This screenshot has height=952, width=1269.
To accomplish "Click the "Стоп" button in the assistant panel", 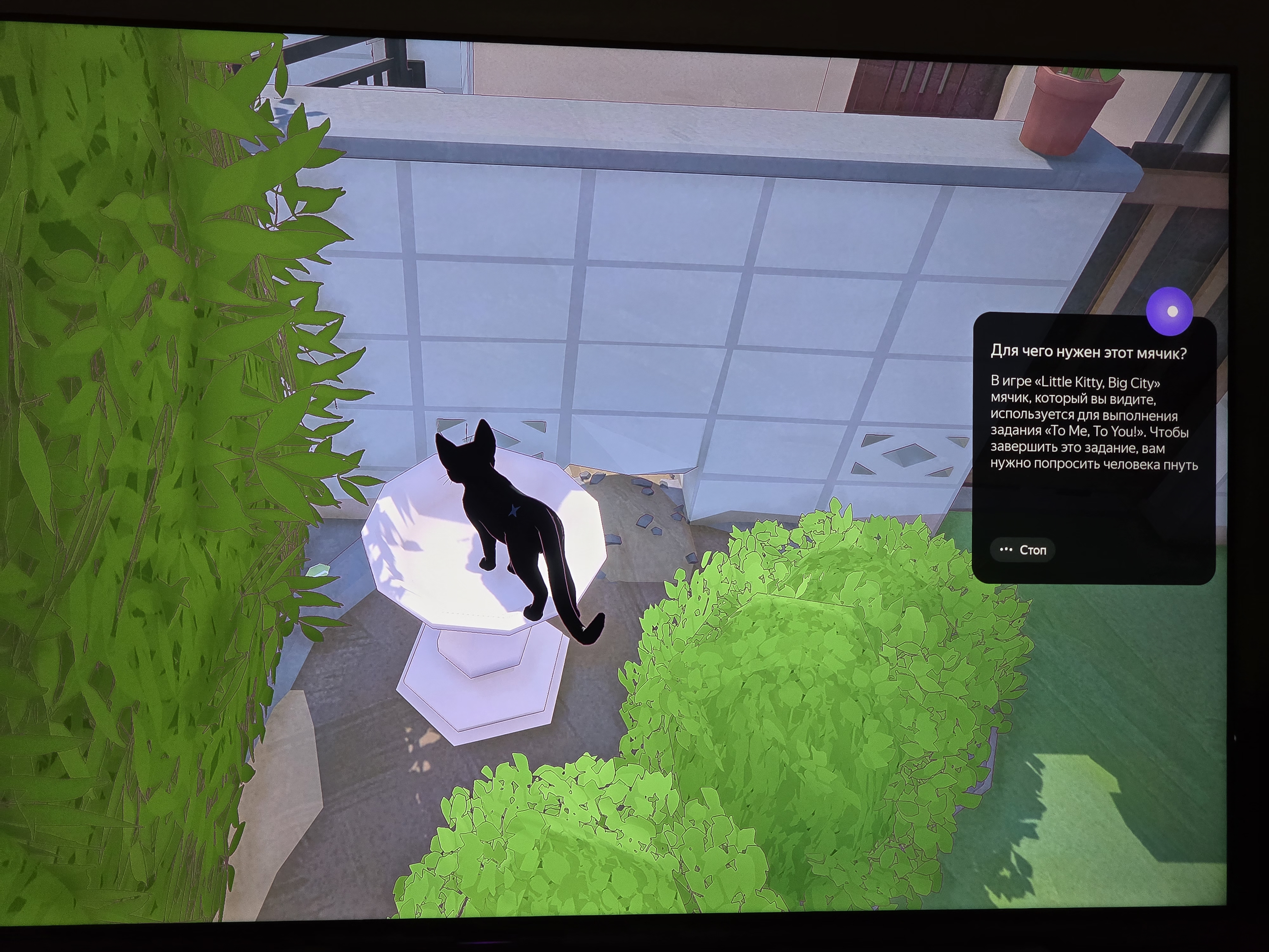I will coord(1023,550).
